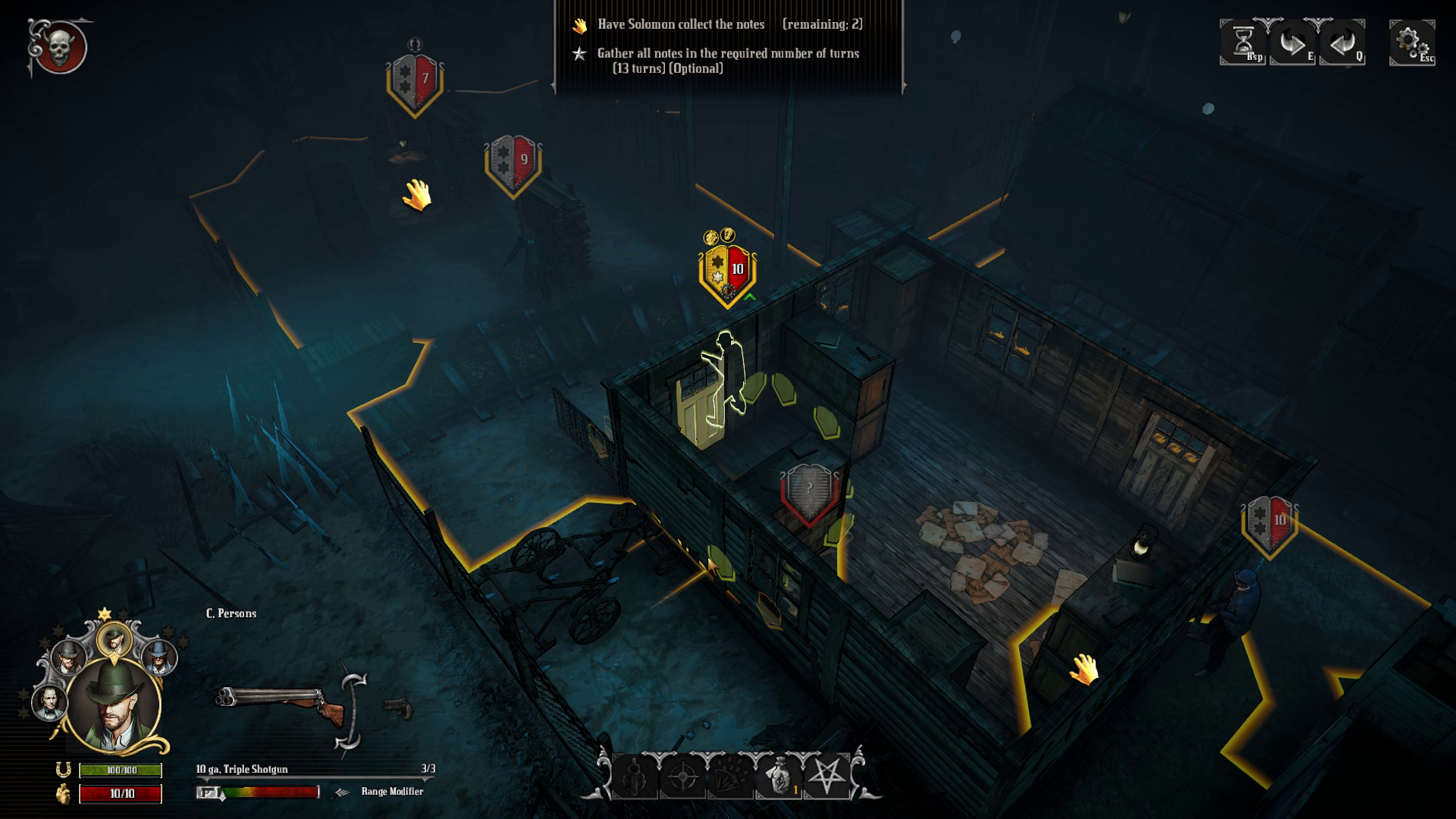
Task: Open the gear settings menu
Action: pos(1410,42)
